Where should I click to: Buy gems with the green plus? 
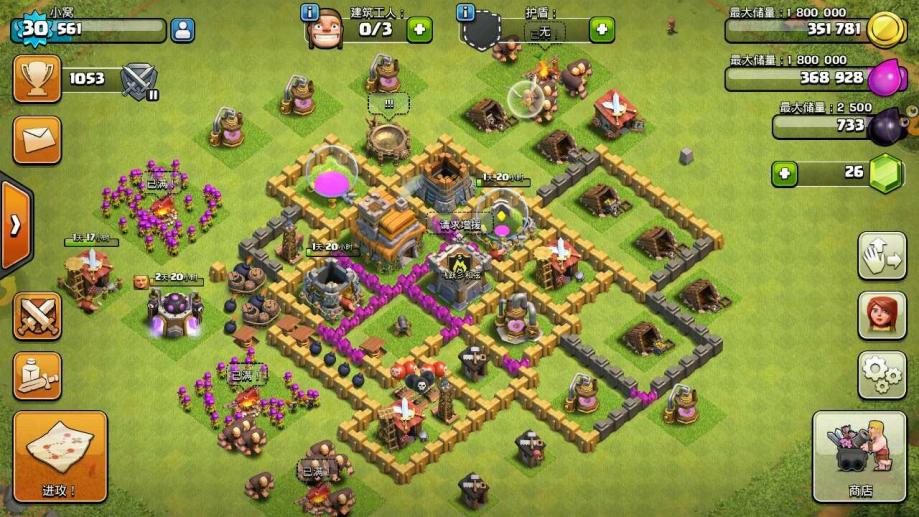click(786, 173)
